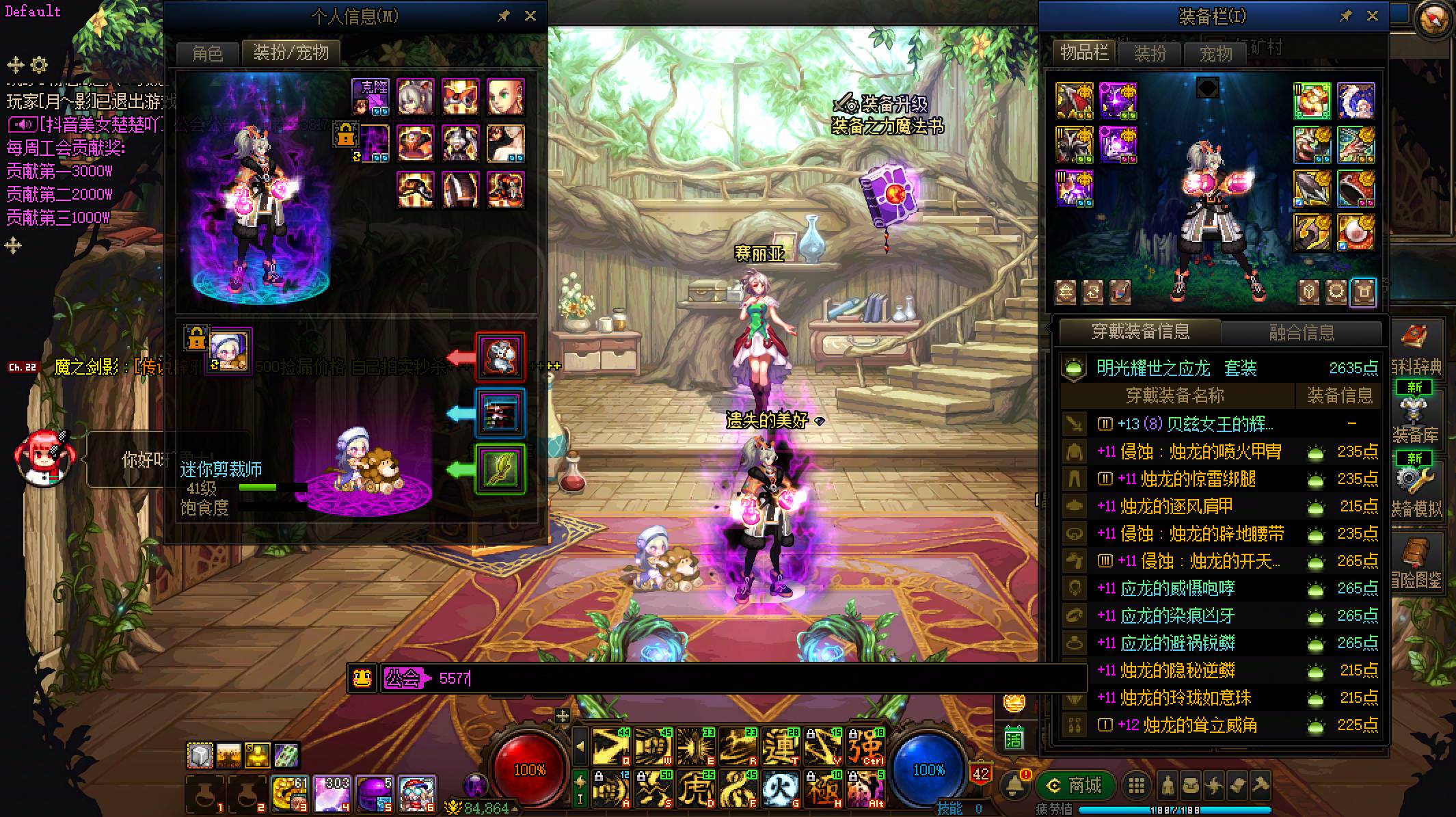Open the 装备库 menu
Image resolution: width=1456 pixels, height=817 pixels.
coord(1414,416)
